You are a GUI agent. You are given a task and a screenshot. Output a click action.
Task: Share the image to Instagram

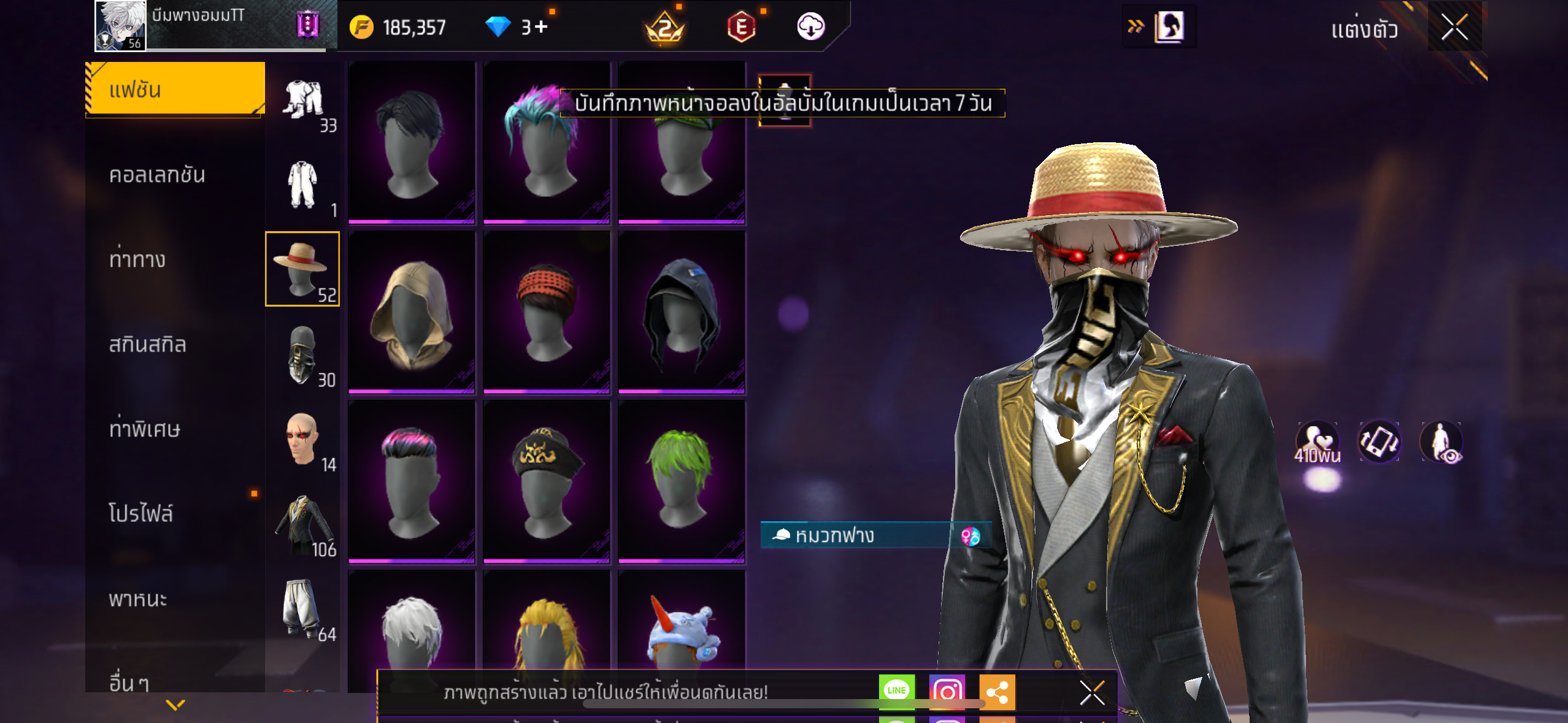(x=947, y=691)
